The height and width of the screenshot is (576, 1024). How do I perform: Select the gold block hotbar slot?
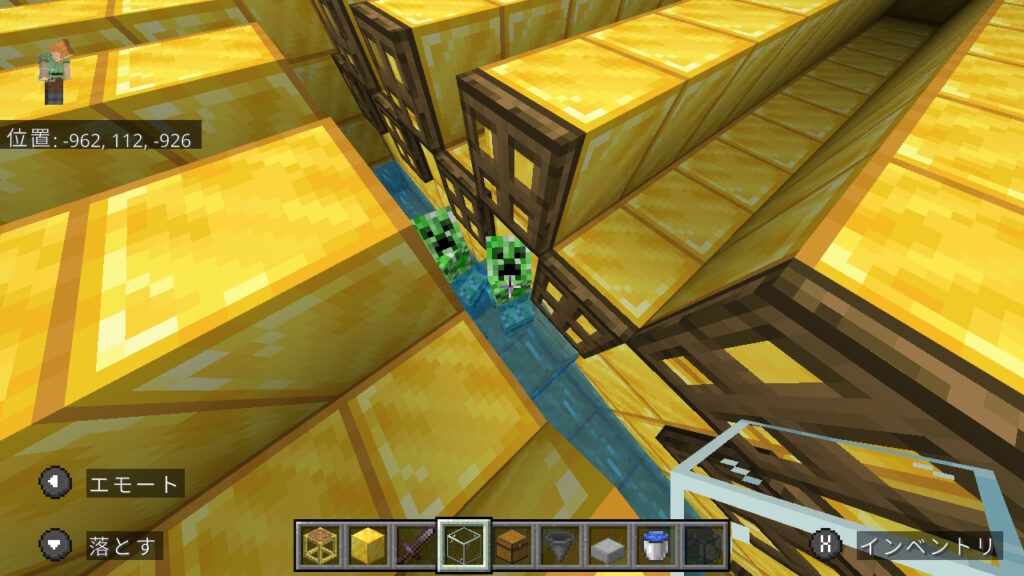[x=367, y=546]
